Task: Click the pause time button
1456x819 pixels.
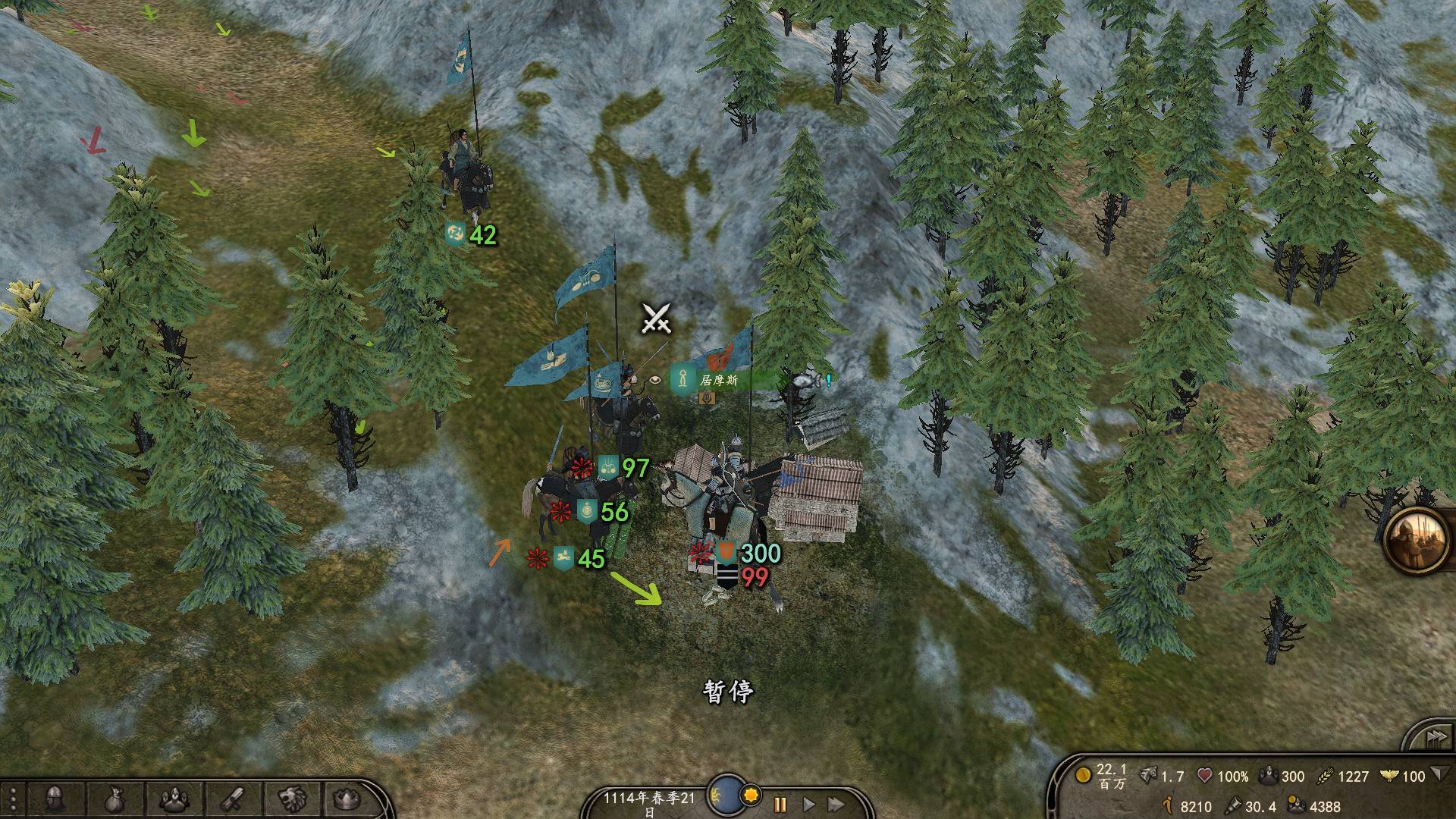Action: (780, 804)
